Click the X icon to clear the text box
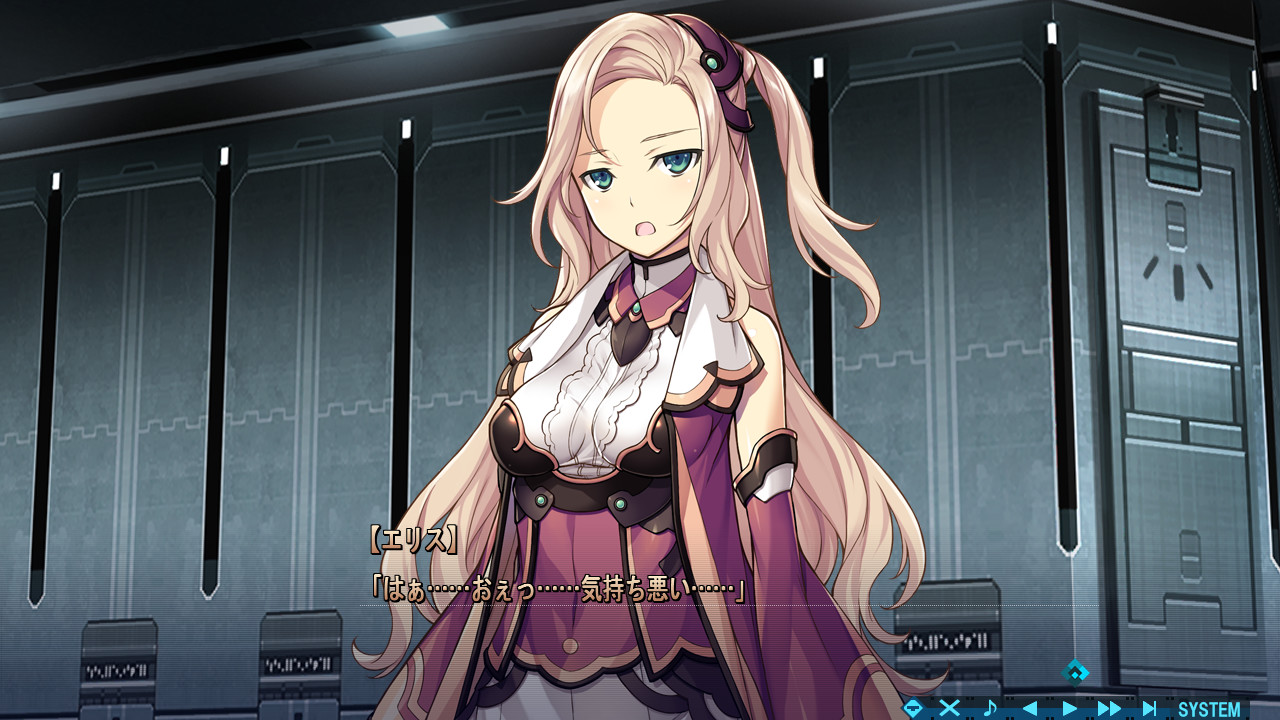Image resolution: width=1280 pixels, height=720 pixels. click(x=948, y=707)
